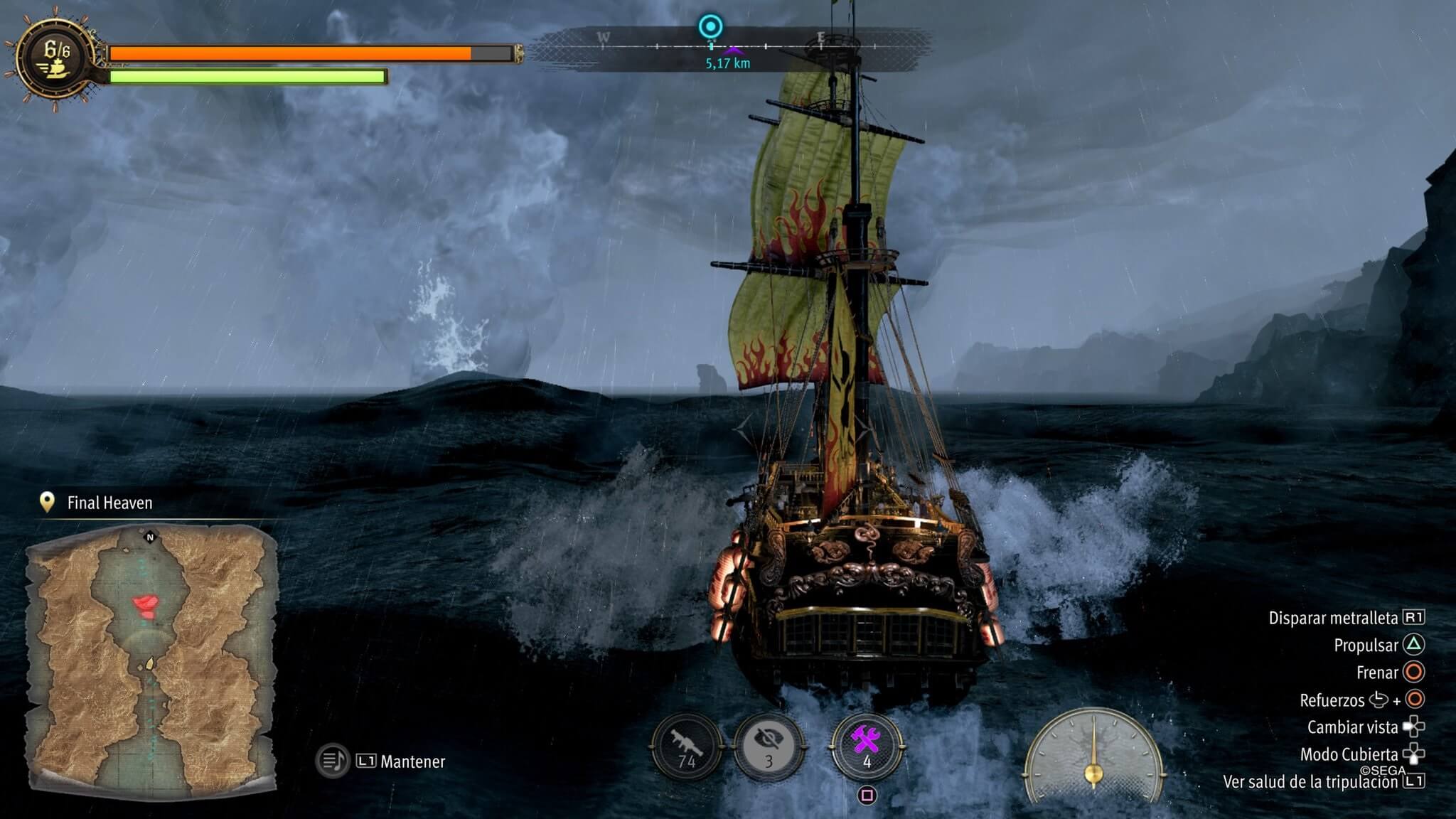The width and height of the screenshot is (1456, 819).
Task: Click the red enemy marker on minimap
Action: 146,606
